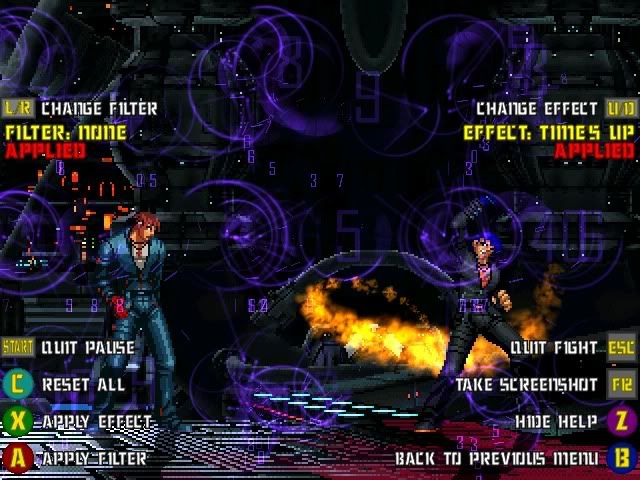The image size is (640, 480).
Task: Choose Take Screenshot
Action: pyautogui.click(x=527, y=384)
